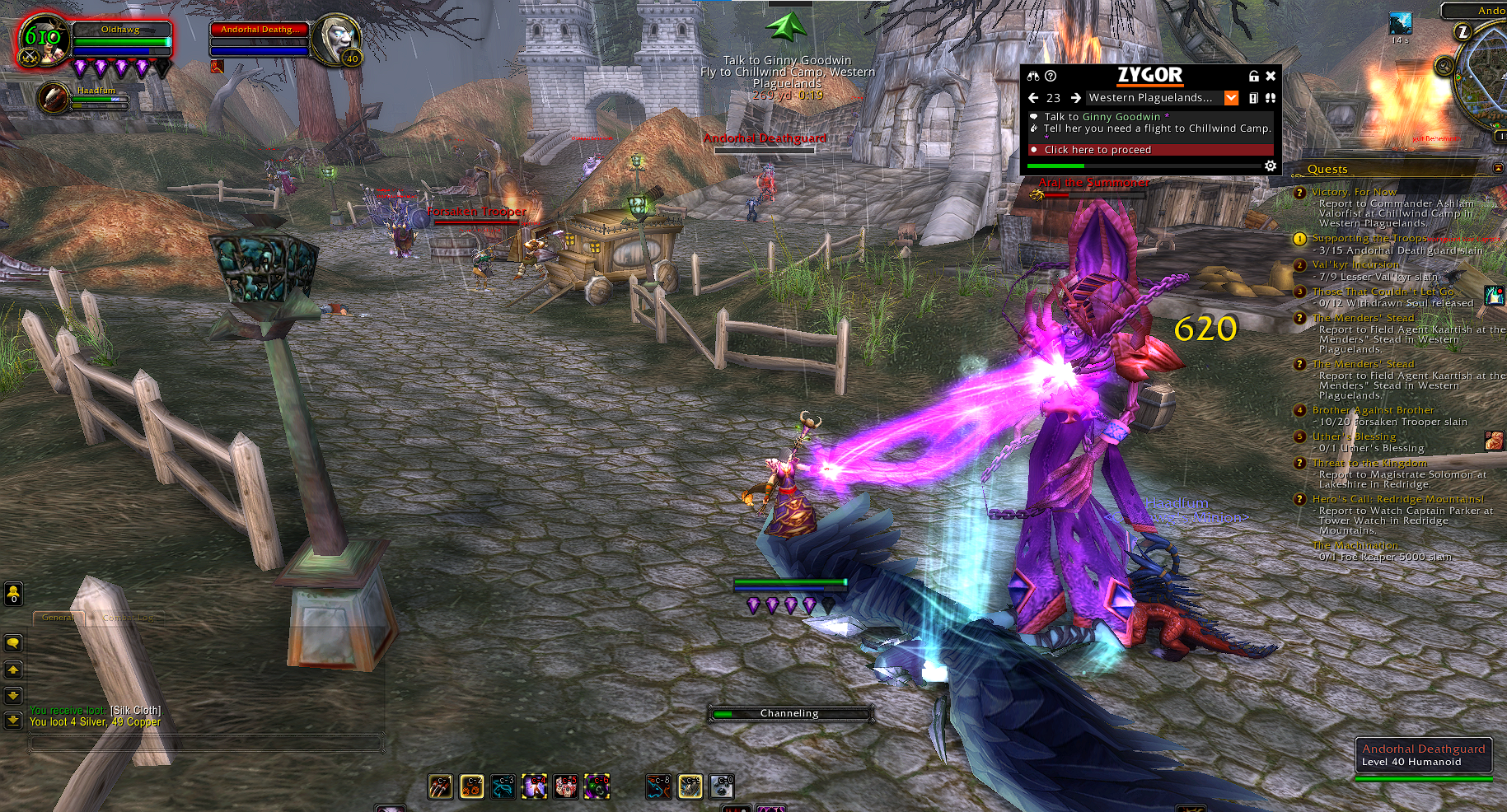Use the orange paw prints ability
This screenshot has height=812, width=1507.
[471, 787]
